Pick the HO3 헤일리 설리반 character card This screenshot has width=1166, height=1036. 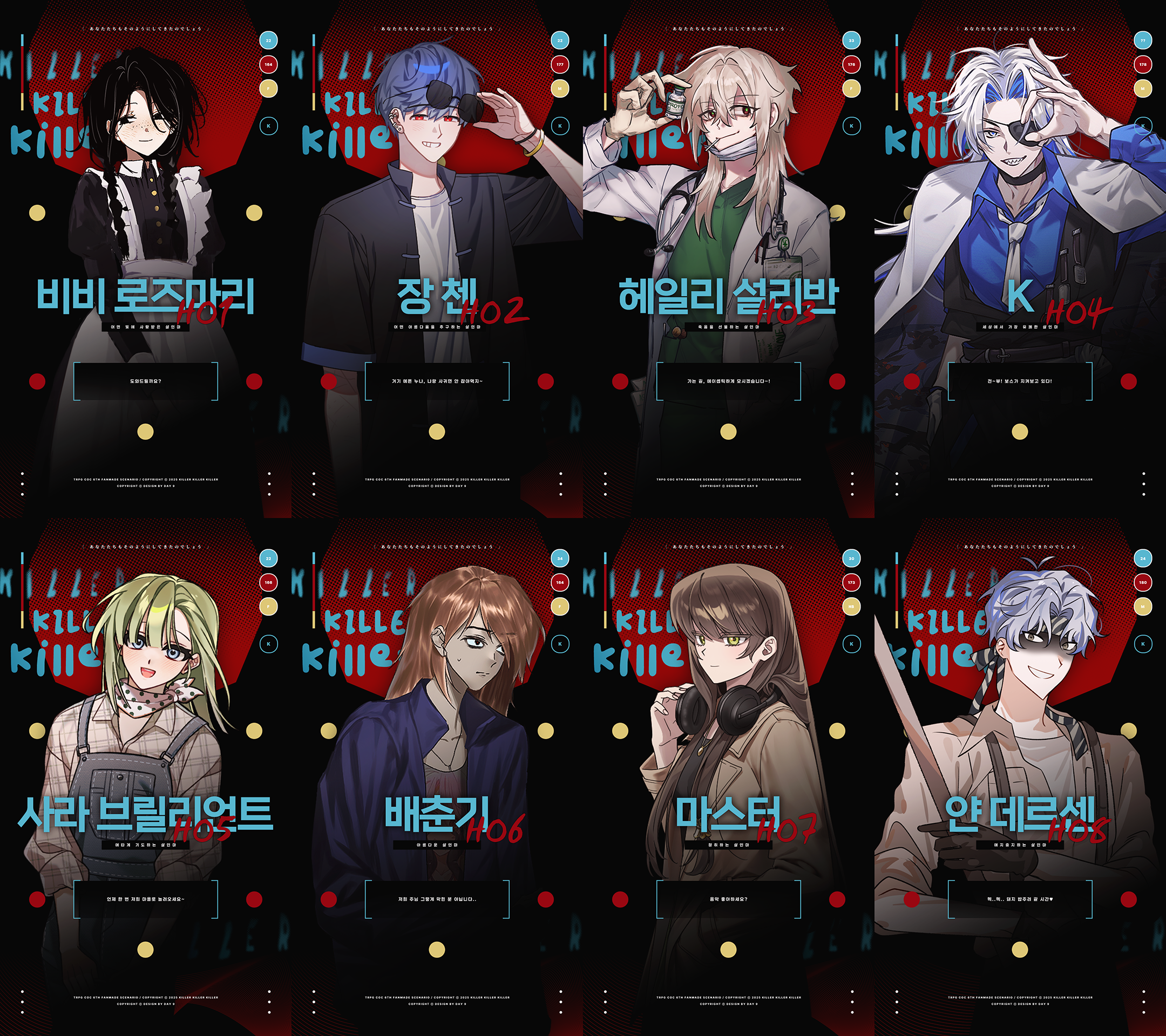[x=728, y=259]
